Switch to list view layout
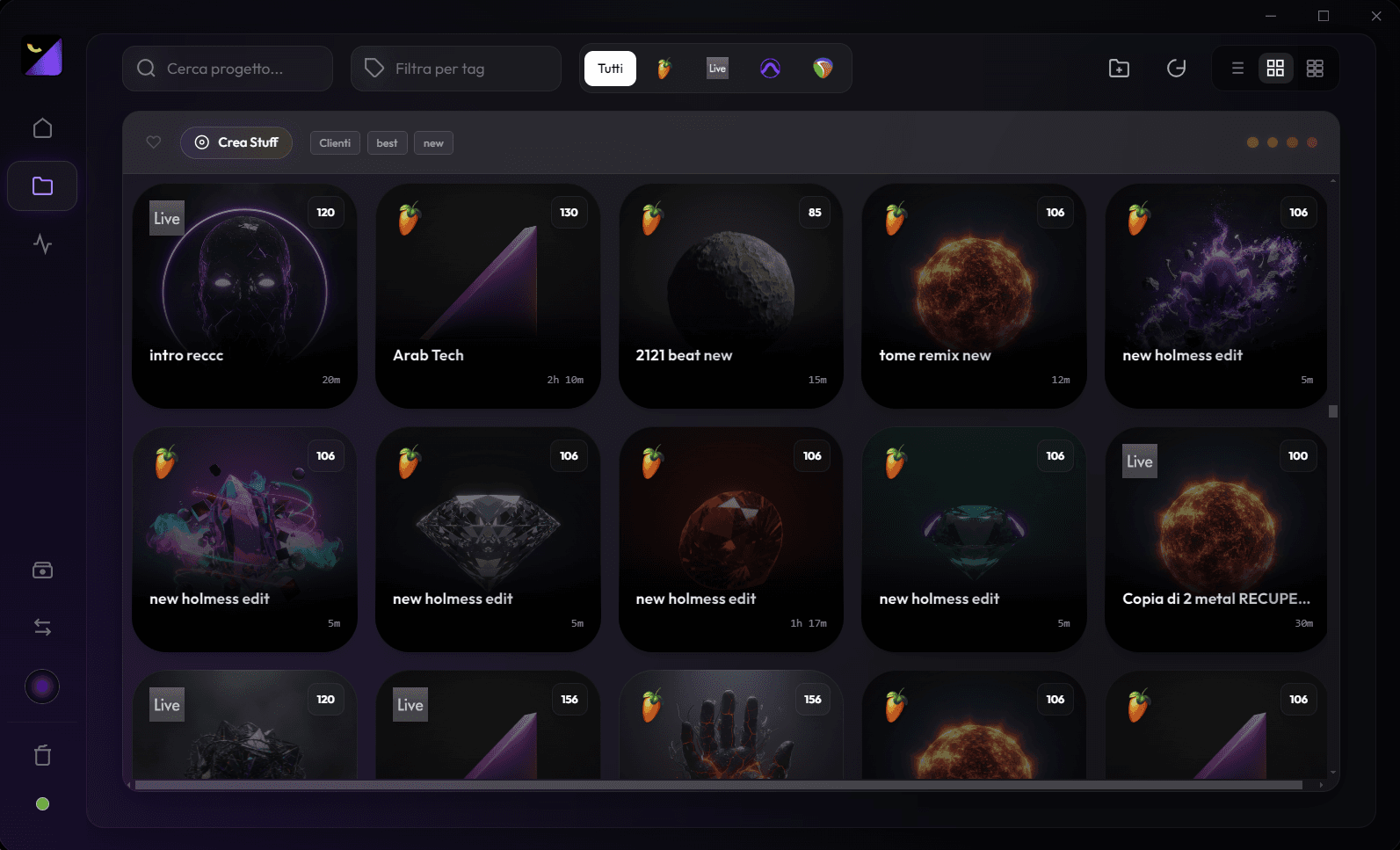Screen dimensions: 1400x850 point(1237,68)
